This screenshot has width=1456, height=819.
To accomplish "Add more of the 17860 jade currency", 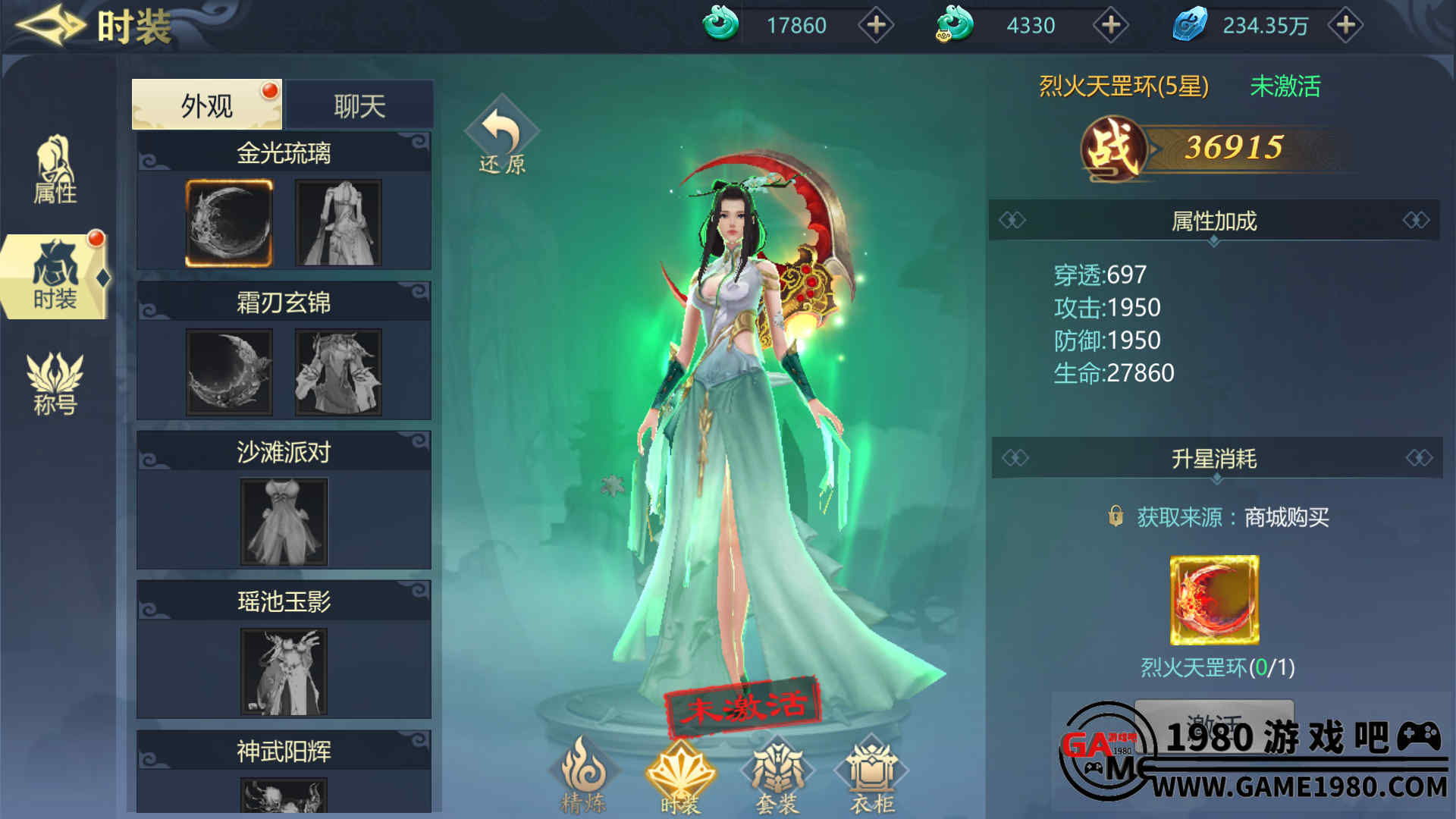I will pos(876,26).
